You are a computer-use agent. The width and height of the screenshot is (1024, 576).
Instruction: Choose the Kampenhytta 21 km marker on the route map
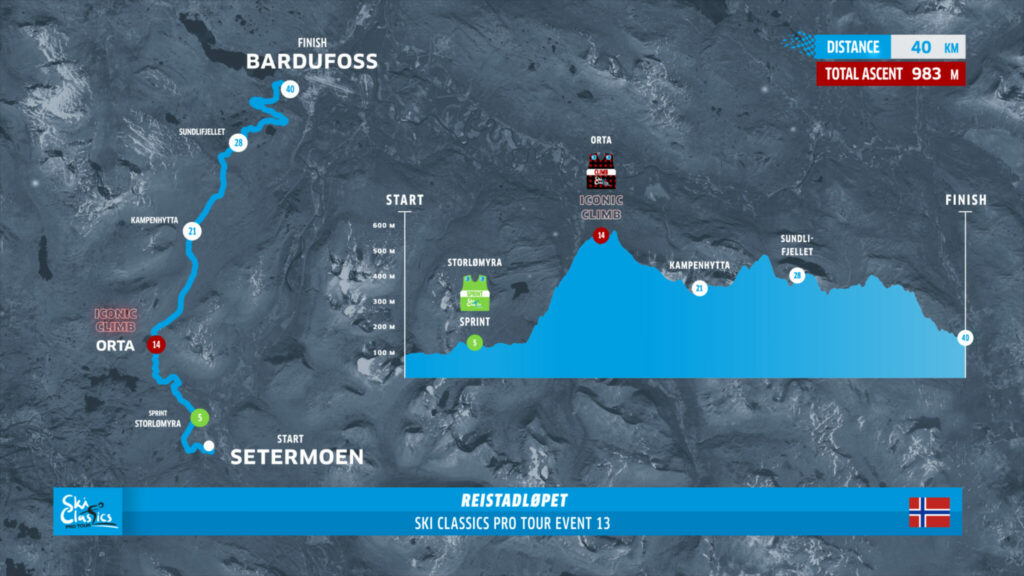tap(191, 231)
